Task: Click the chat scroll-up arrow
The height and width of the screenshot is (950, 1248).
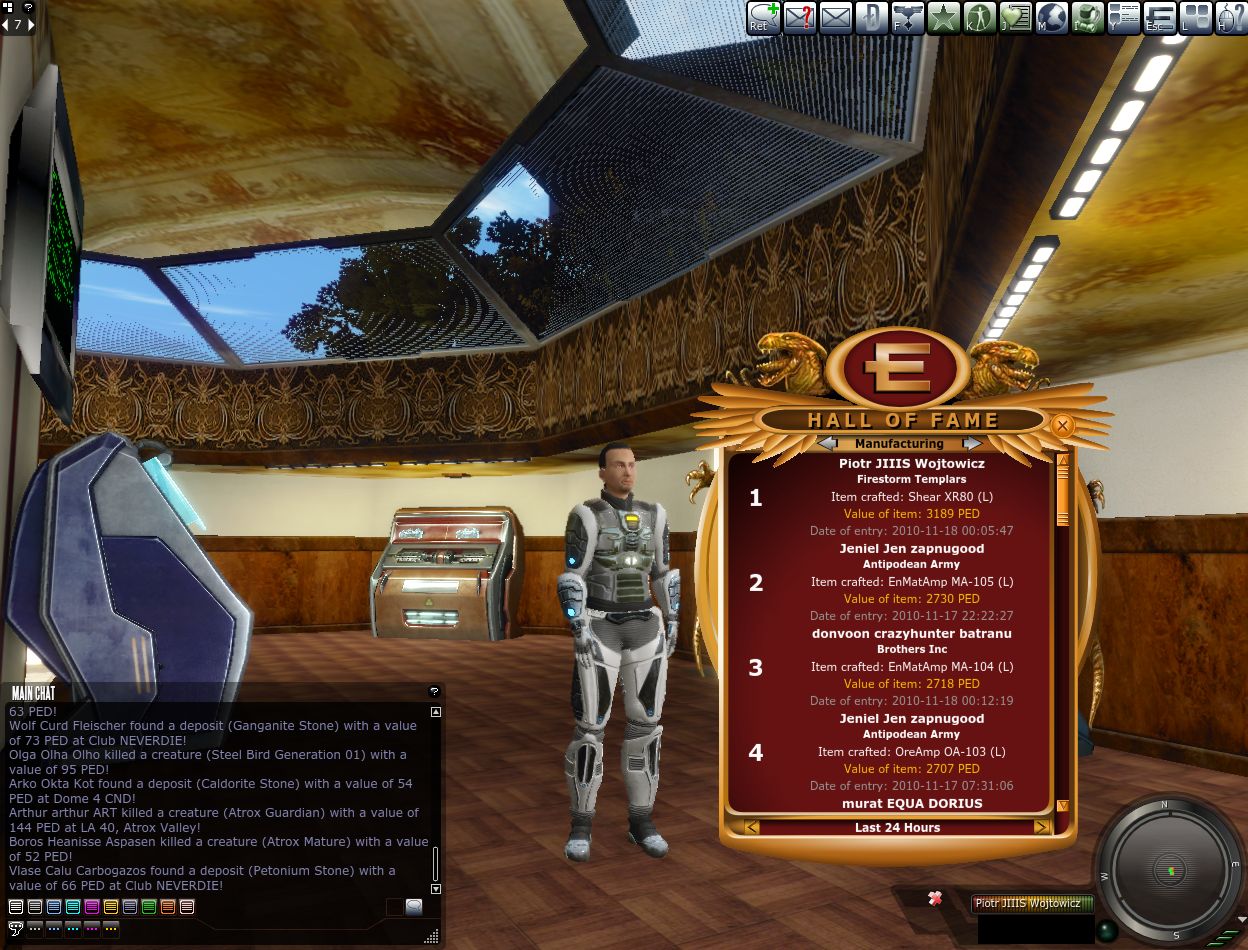Action: [435, 712]
